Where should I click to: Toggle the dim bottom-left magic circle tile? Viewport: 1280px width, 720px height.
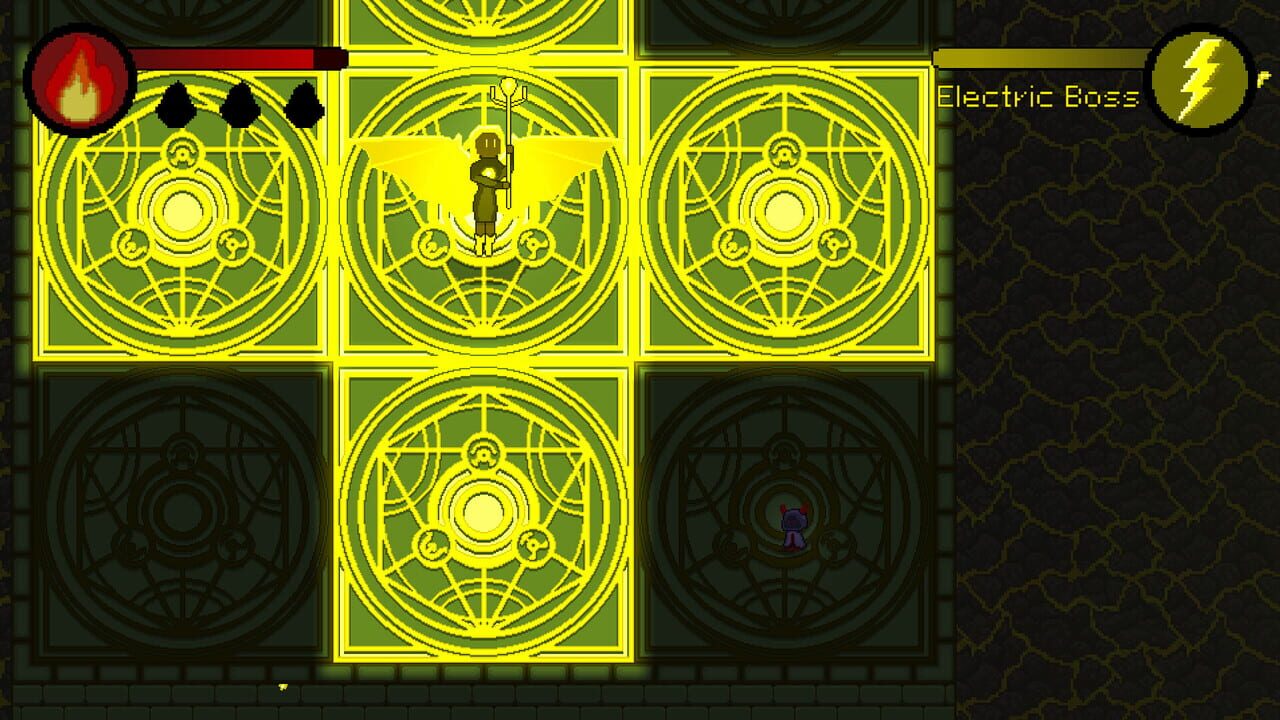click(x=180, y=510)
